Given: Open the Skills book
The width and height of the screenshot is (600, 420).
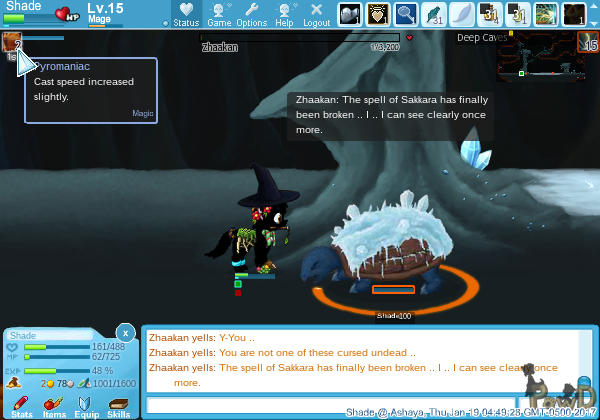Looking at the screenshot, I should pos(118,404).
